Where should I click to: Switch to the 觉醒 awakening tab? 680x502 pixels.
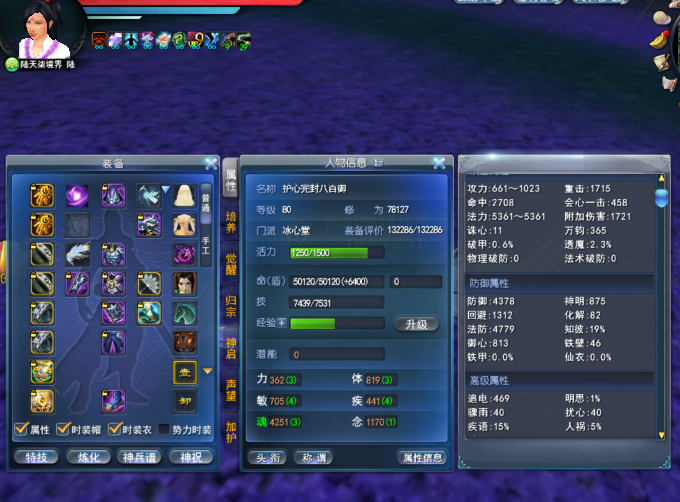pyautogui.click(x=231, y=264)
